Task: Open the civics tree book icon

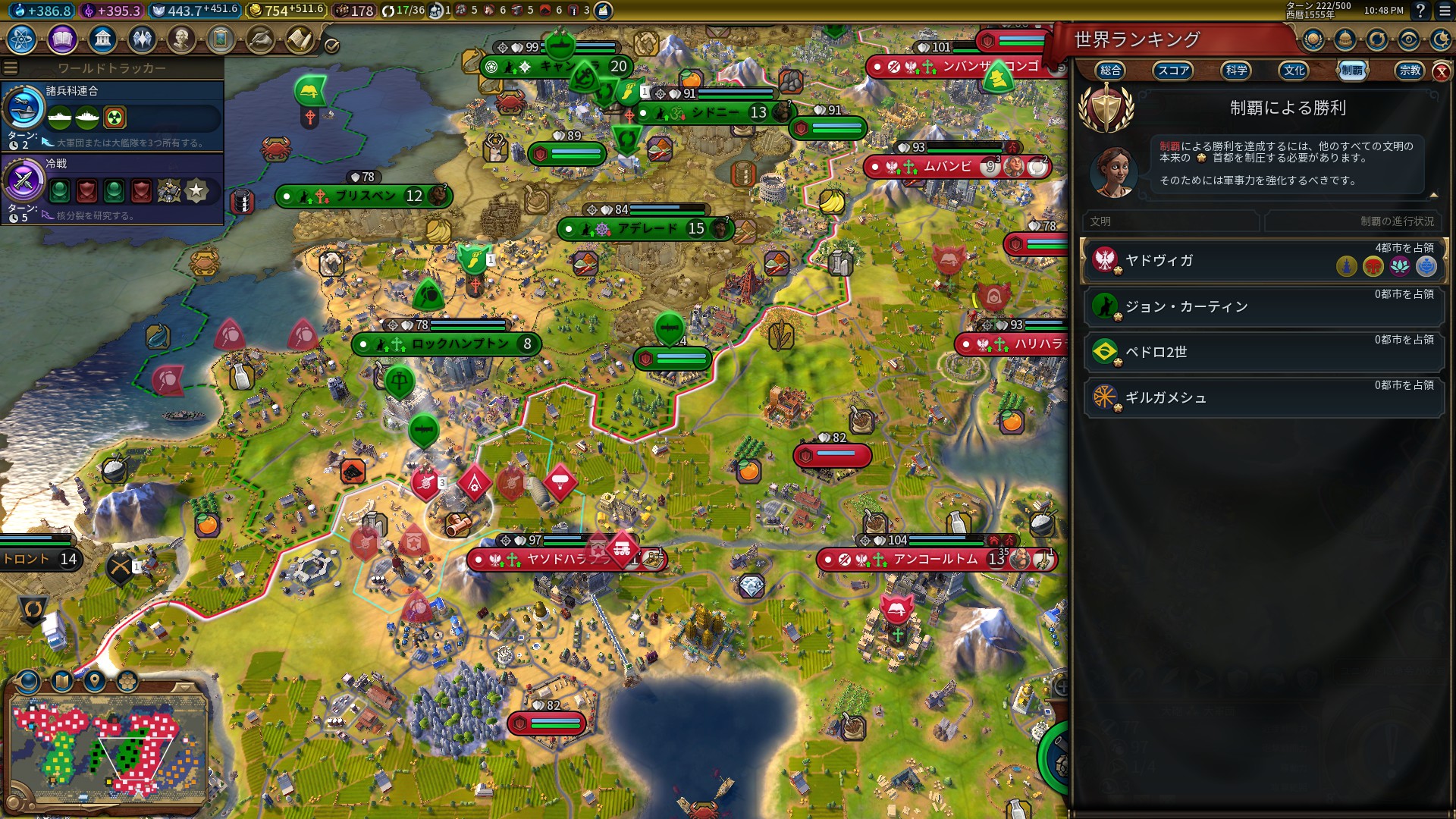Action: click(x=62, y=39)
